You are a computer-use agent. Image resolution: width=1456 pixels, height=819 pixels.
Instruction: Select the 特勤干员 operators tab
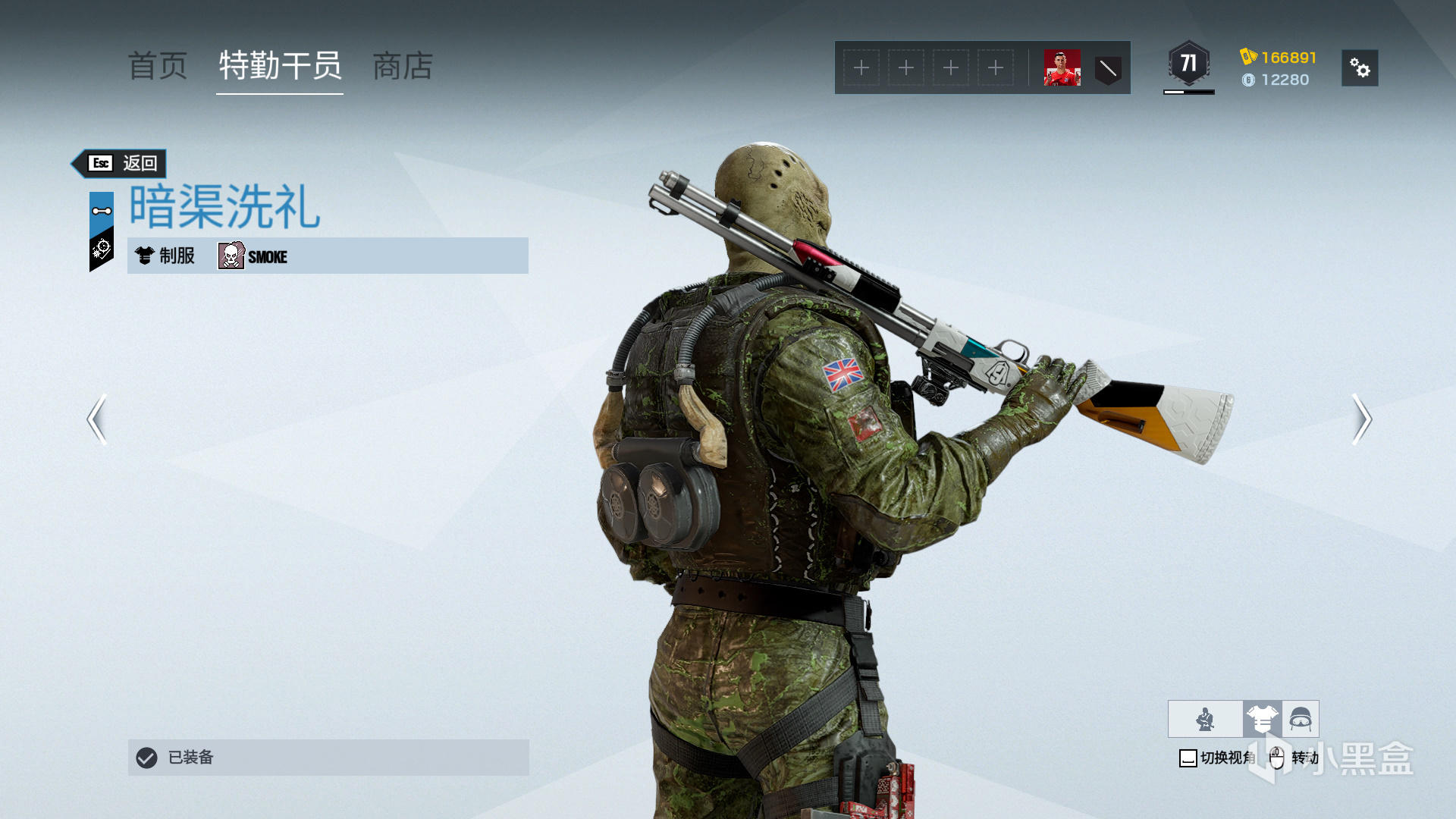point(280,67)
